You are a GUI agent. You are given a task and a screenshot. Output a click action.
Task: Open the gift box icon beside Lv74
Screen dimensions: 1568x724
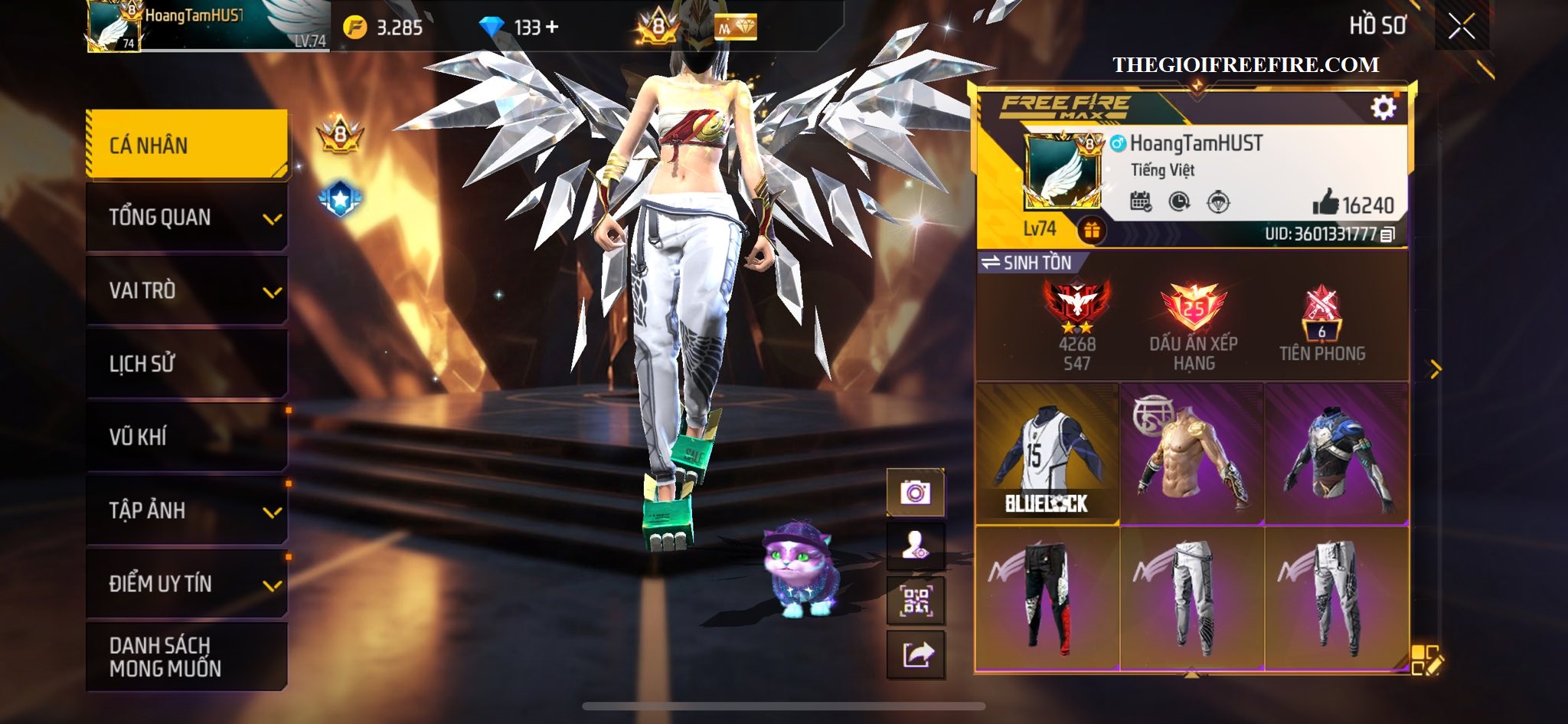coord(1091,229)
